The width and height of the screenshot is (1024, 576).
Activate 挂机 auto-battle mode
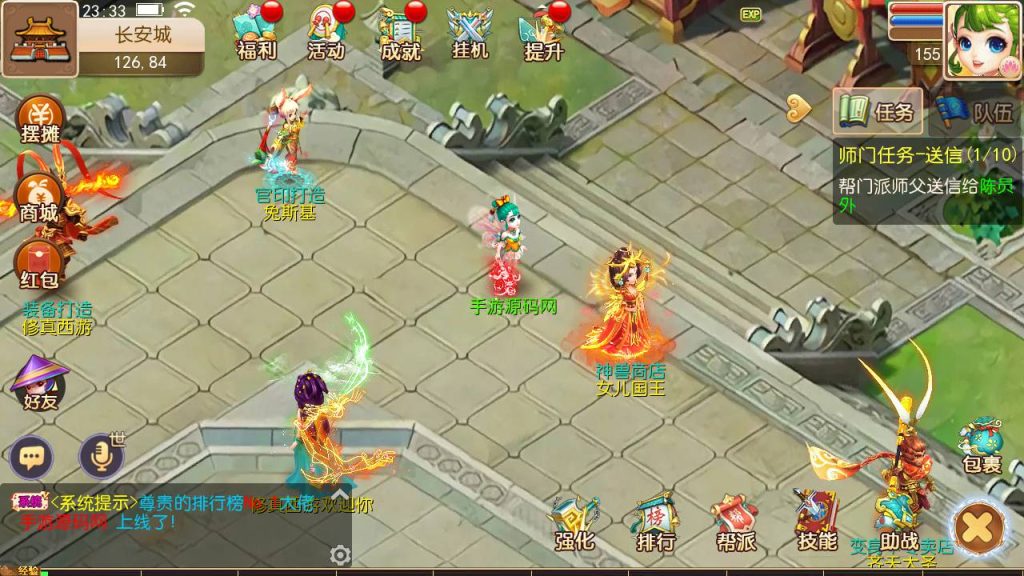(x=469, y=33)
